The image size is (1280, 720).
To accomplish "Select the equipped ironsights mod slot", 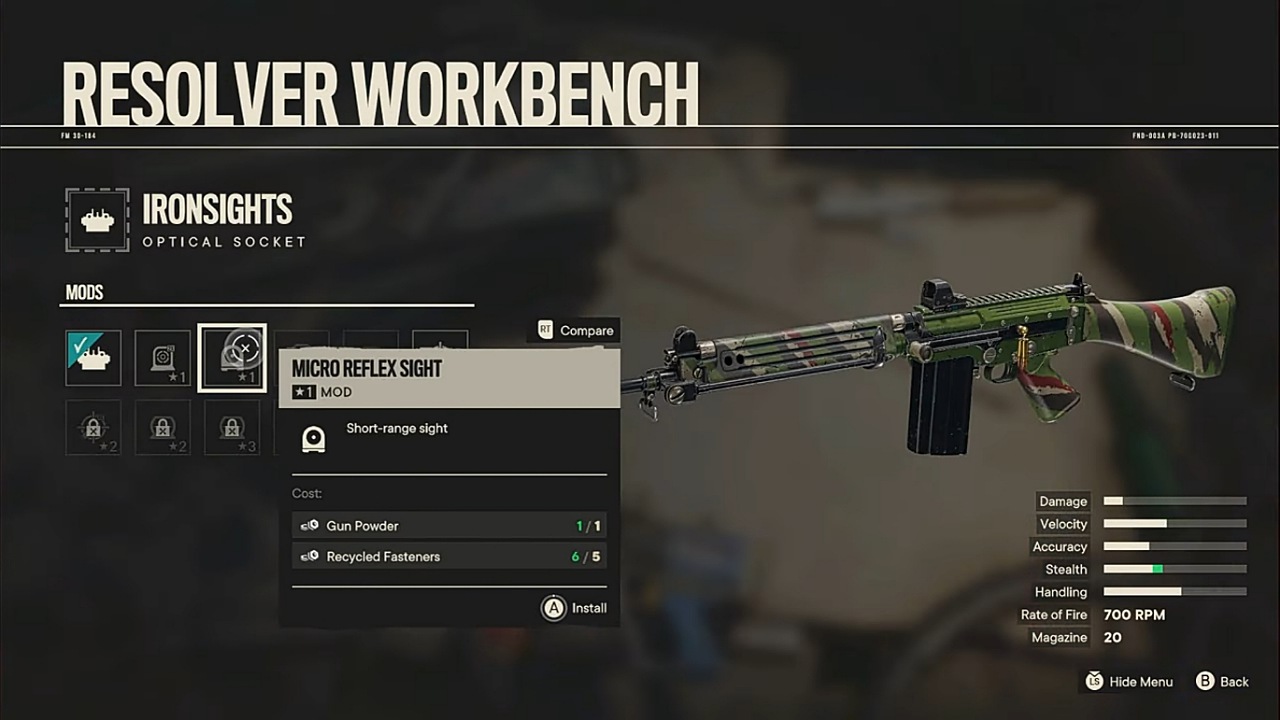I will click(93, 358).
